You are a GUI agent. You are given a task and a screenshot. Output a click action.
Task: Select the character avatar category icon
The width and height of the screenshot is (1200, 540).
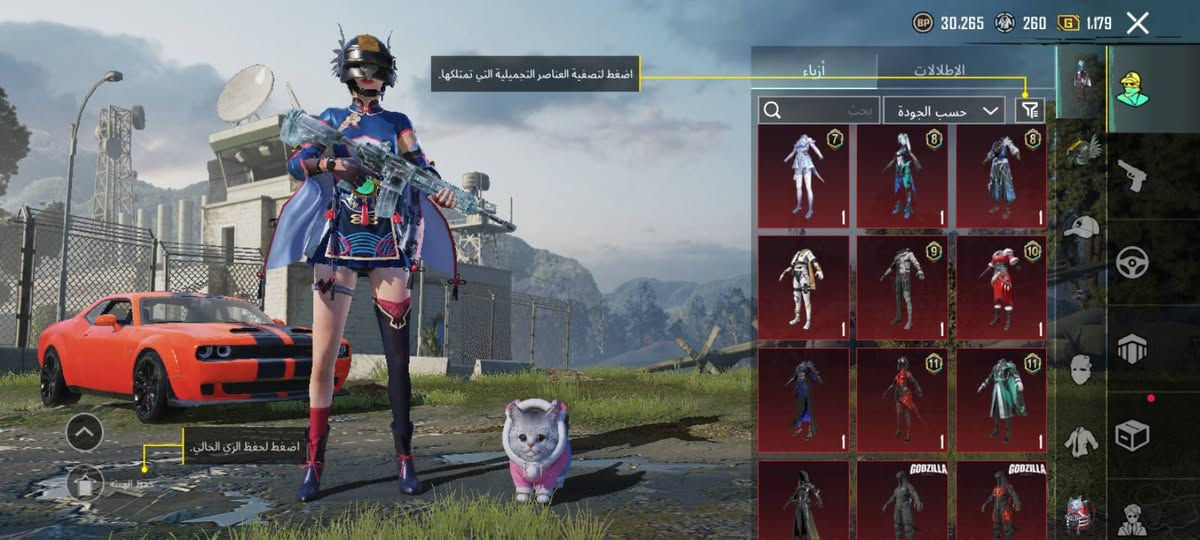[x=1132, y=88]
